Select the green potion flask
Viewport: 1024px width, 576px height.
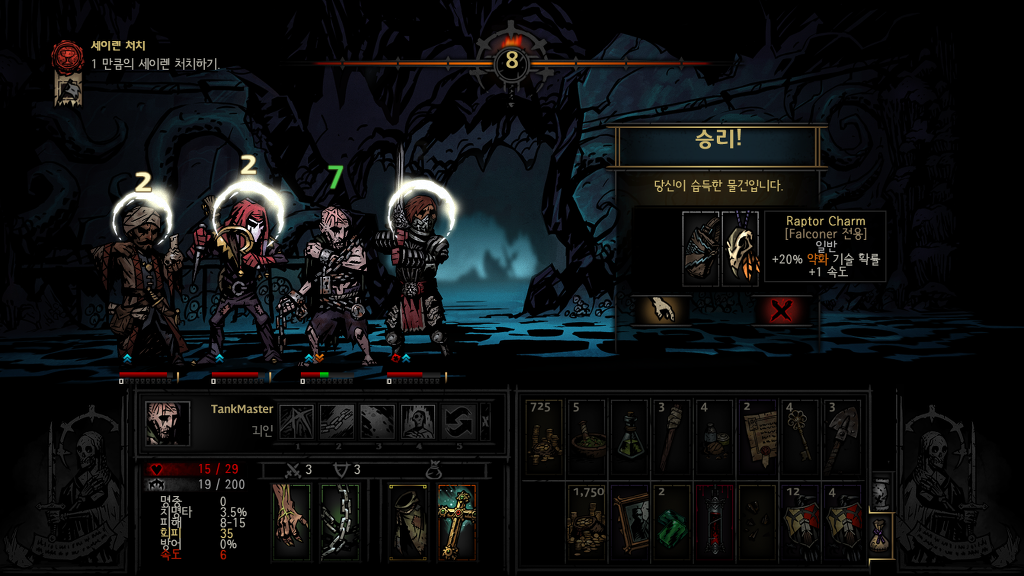pyautogui.click(x=628, y=439)
